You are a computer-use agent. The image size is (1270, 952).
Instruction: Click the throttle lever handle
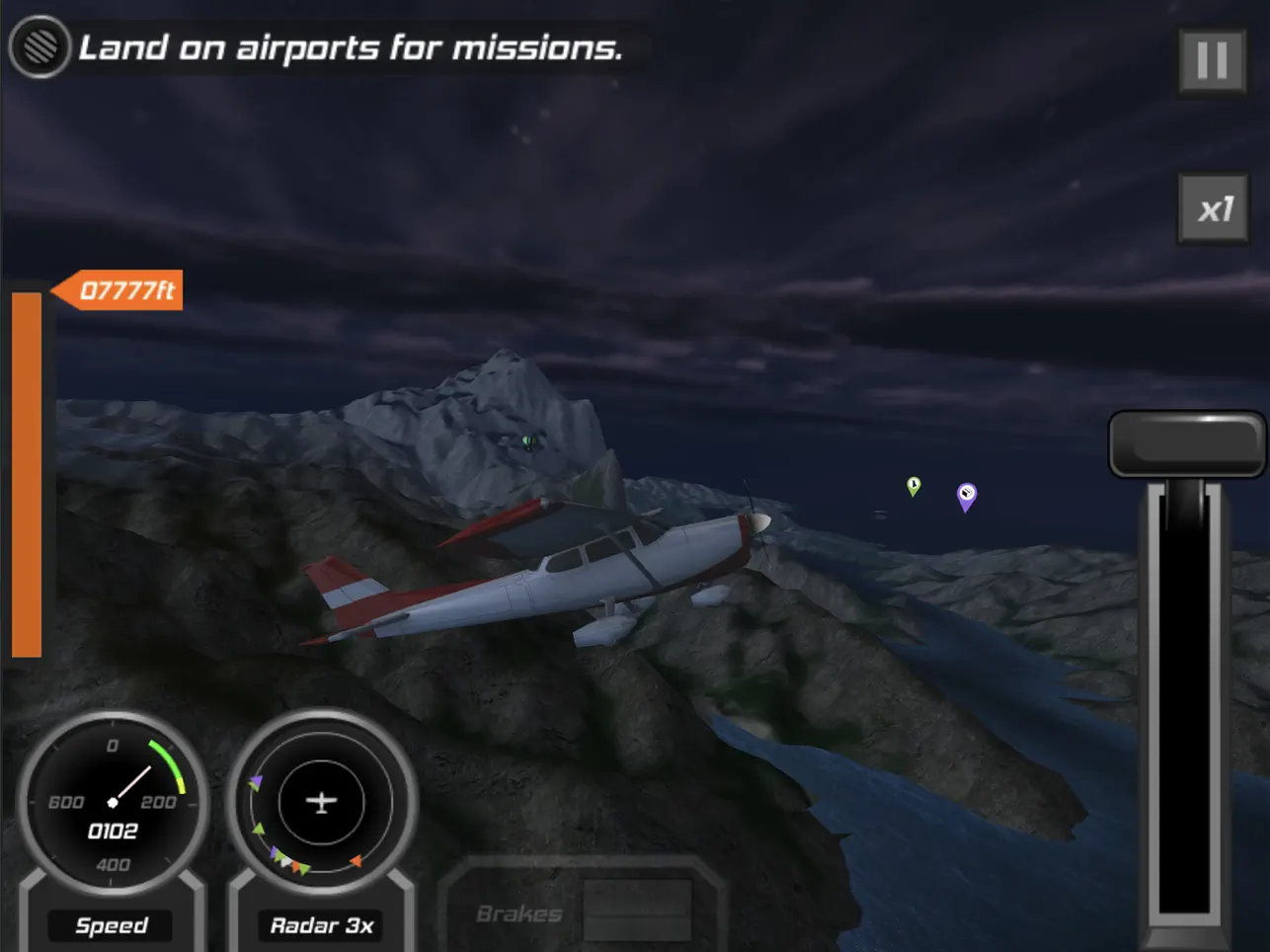1186,444
